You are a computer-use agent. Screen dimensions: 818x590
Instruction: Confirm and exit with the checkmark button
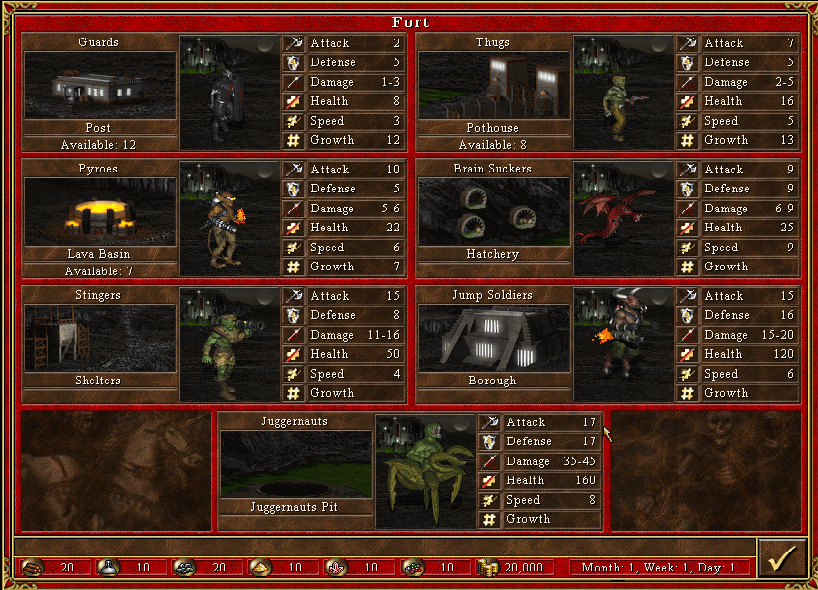tap(782, 559)
